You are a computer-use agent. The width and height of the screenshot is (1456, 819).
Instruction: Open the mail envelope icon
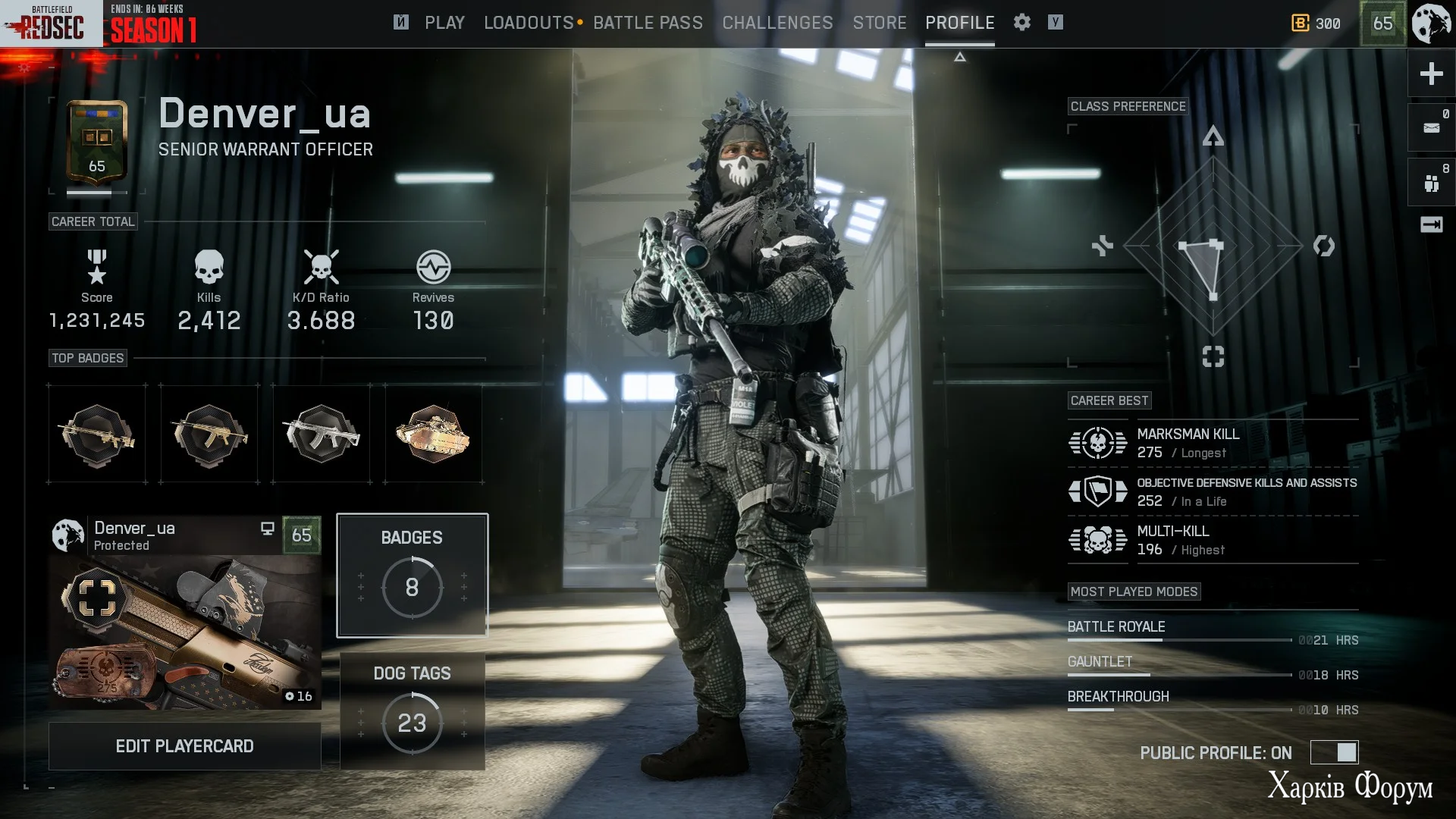pos(1431,127)
